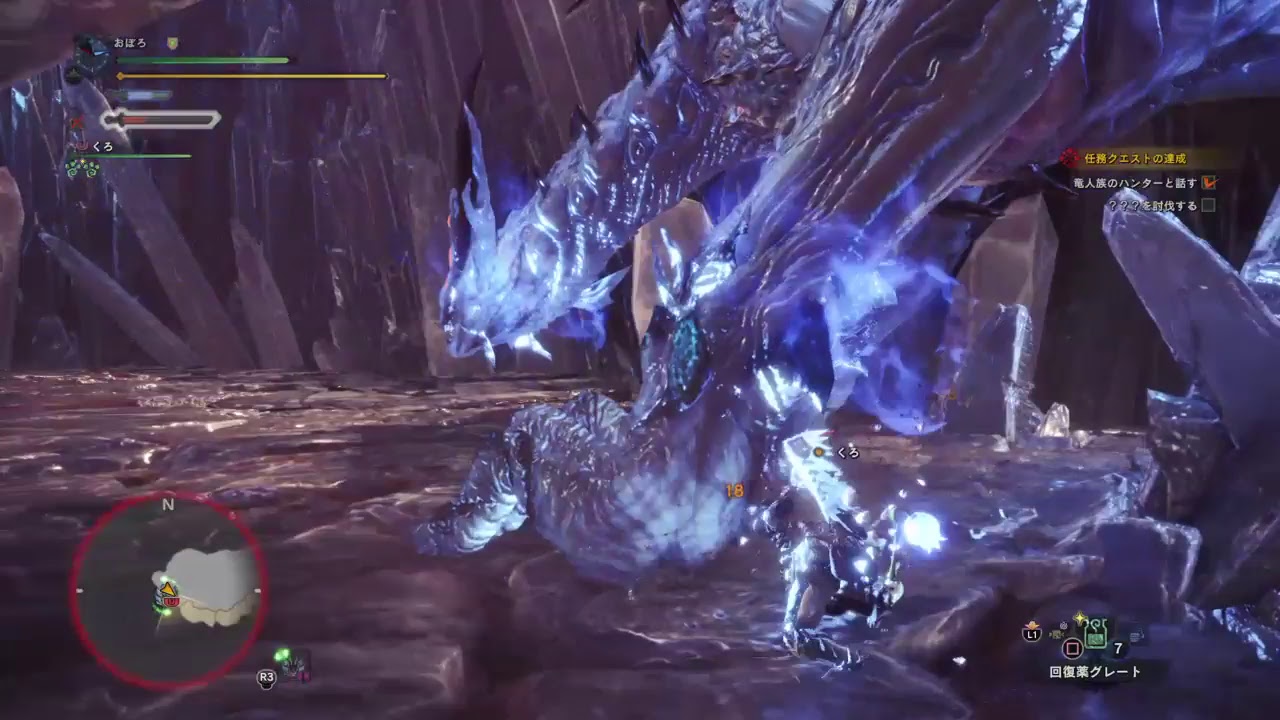Toggle the R3 minimap zoom control
This screenshot has height=720, width=1280.
click(x=265, y=679)
